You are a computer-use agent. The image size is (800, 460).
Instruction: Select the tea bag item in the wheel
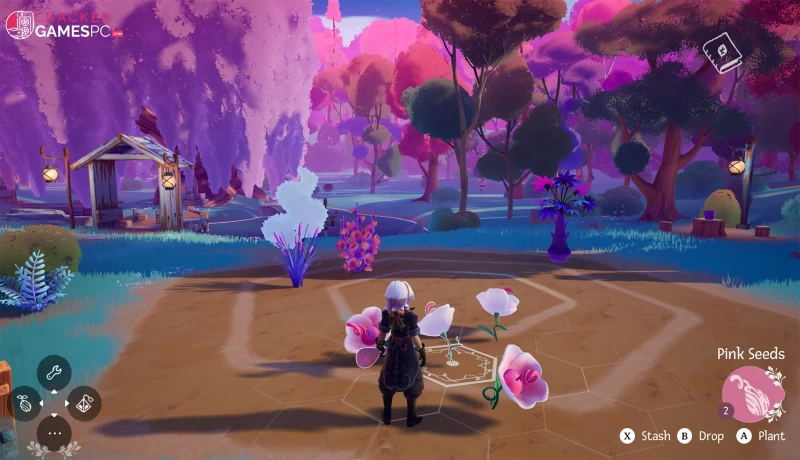click(x=84, y=403)
